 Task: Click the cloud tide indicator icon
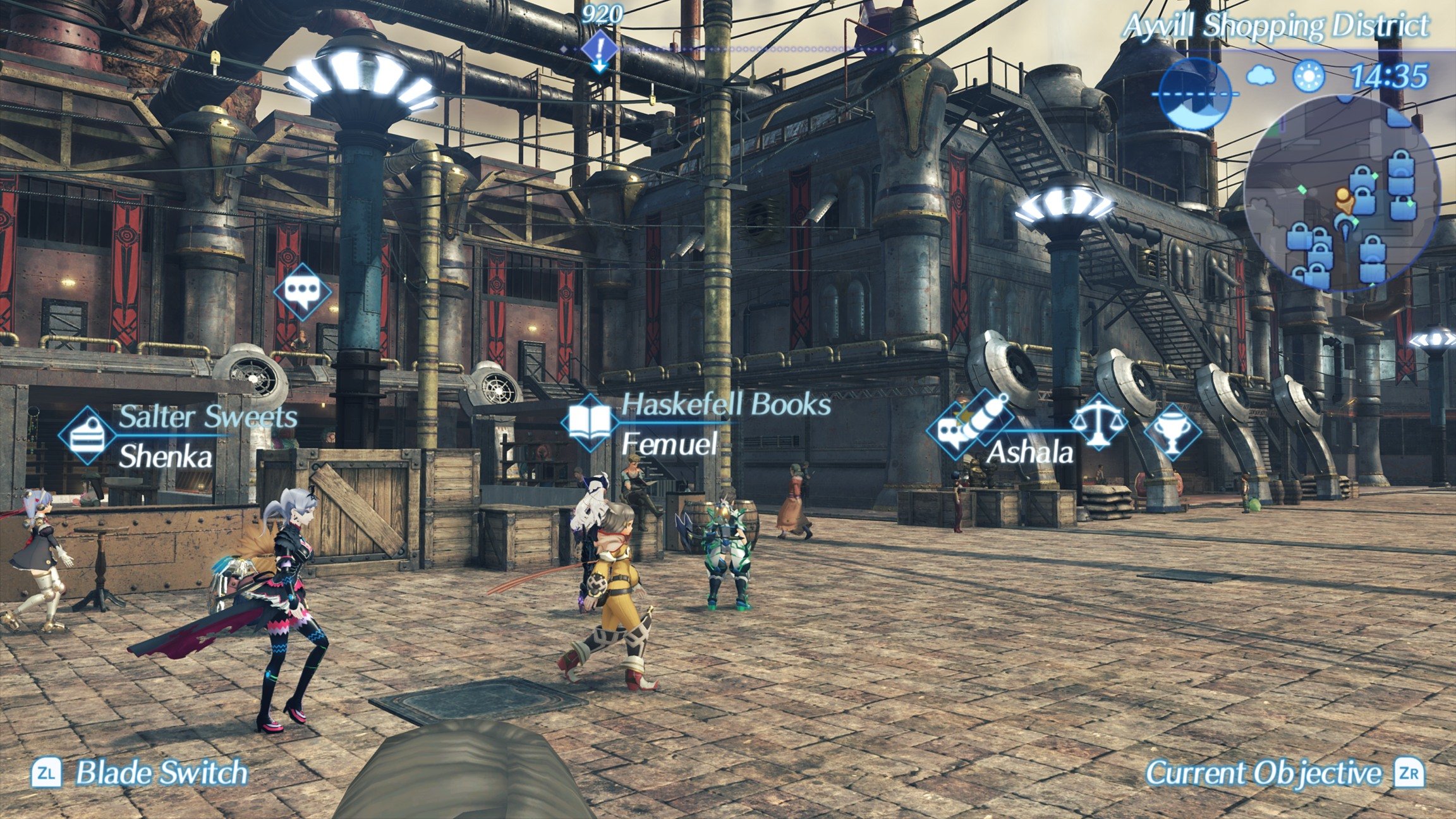coord(1261,76)
